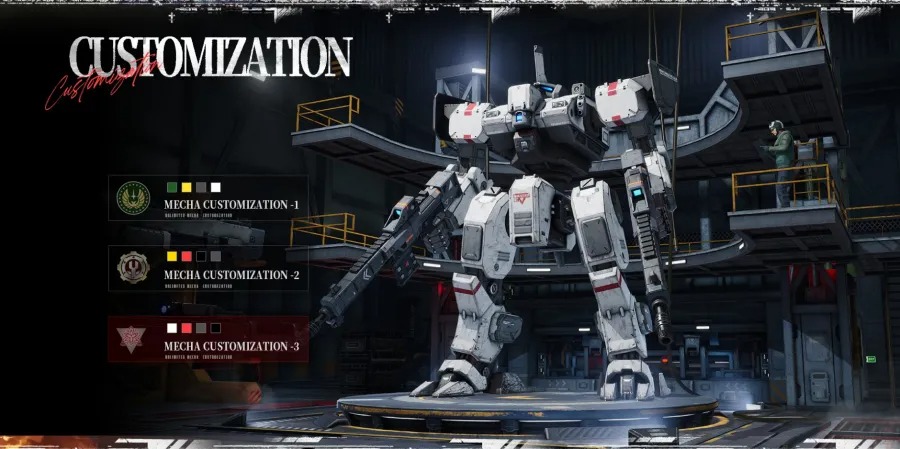Select the gear and wrench emblem
900x449 pixels.
click(132, 267)
